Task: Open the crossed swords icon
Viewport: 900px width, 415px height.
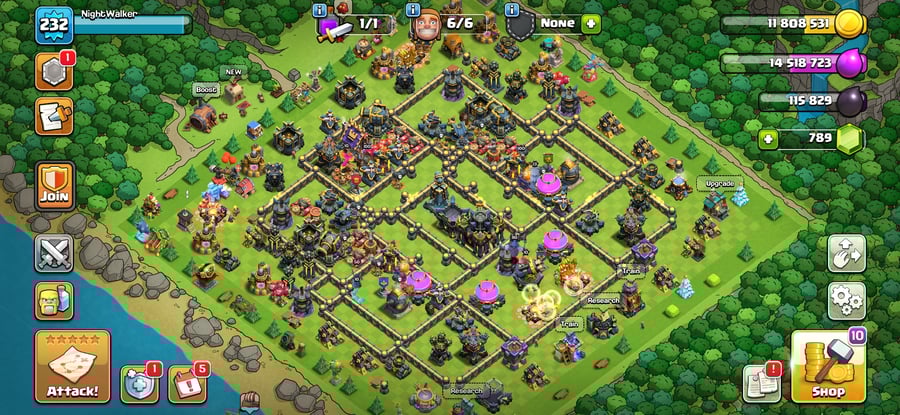Action: (54, 253)
